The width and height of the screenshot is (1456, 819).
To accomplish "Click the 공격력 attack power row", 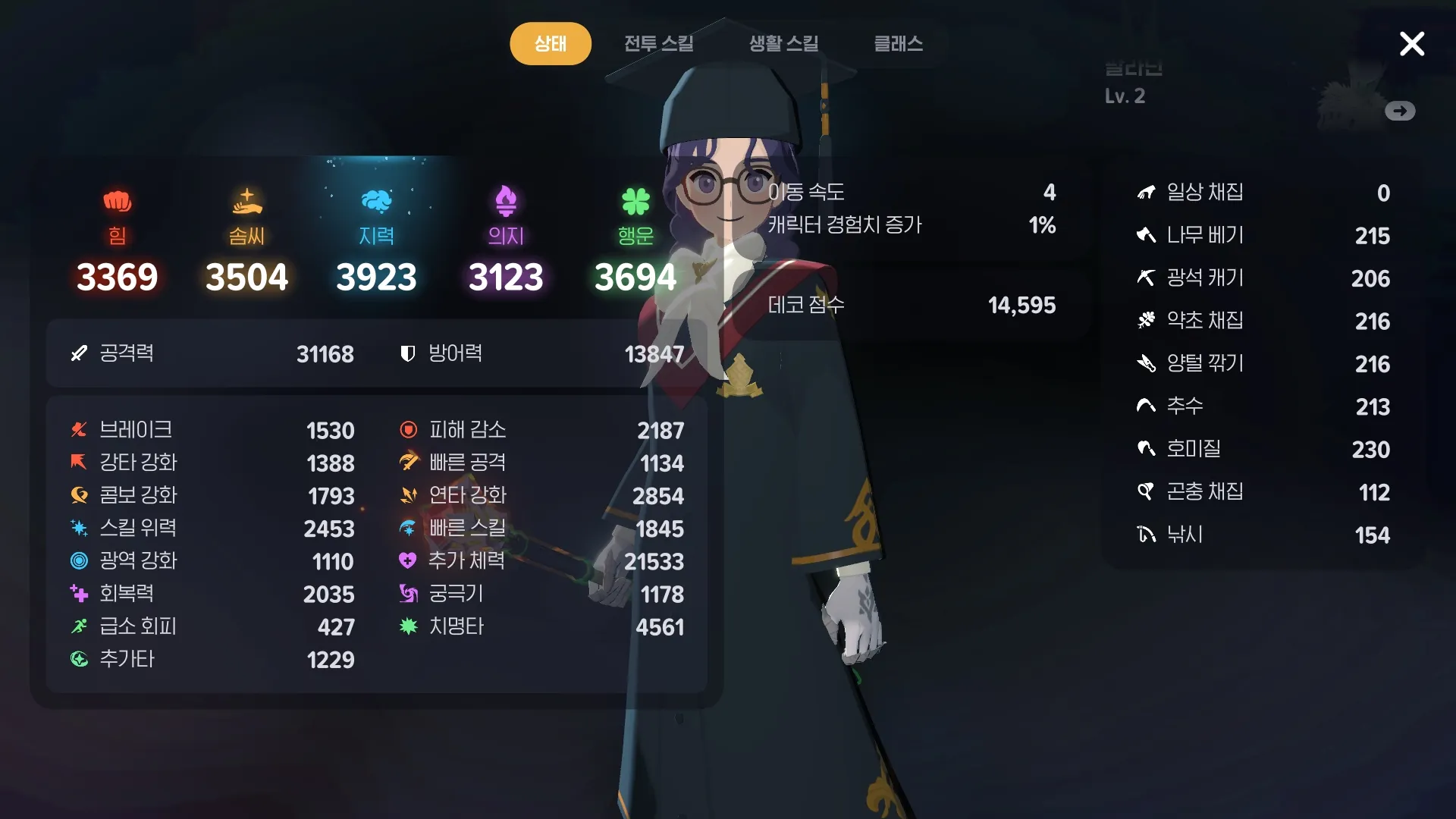I will (x=212, y=353).
